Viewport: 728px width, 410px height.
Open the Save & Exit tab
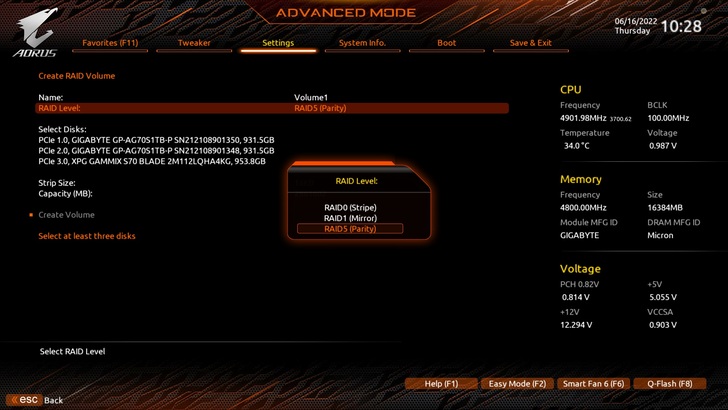point(531,43)
